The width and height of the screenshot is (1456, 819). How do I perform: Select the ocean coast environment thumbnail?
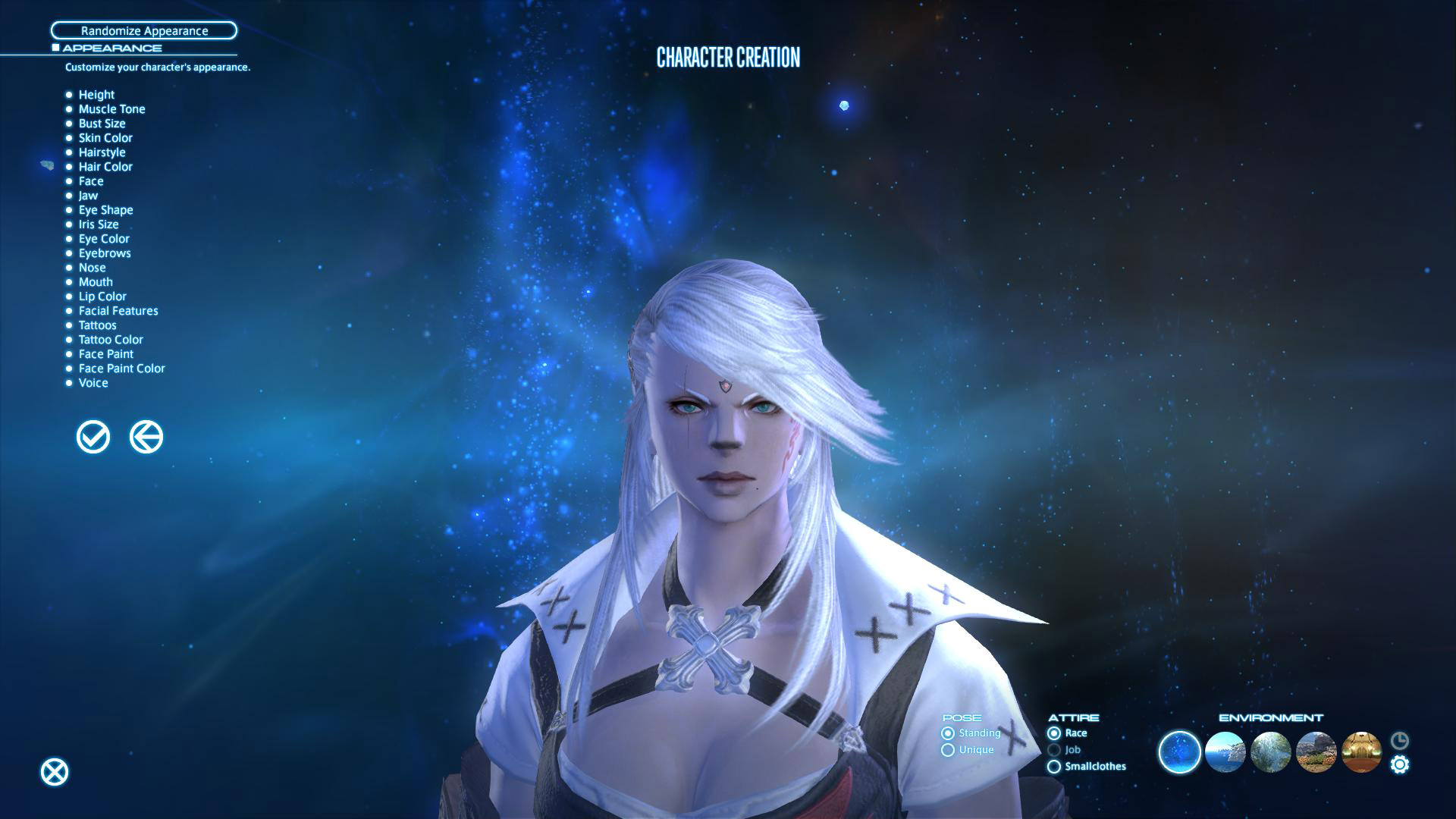[1225, 752]
